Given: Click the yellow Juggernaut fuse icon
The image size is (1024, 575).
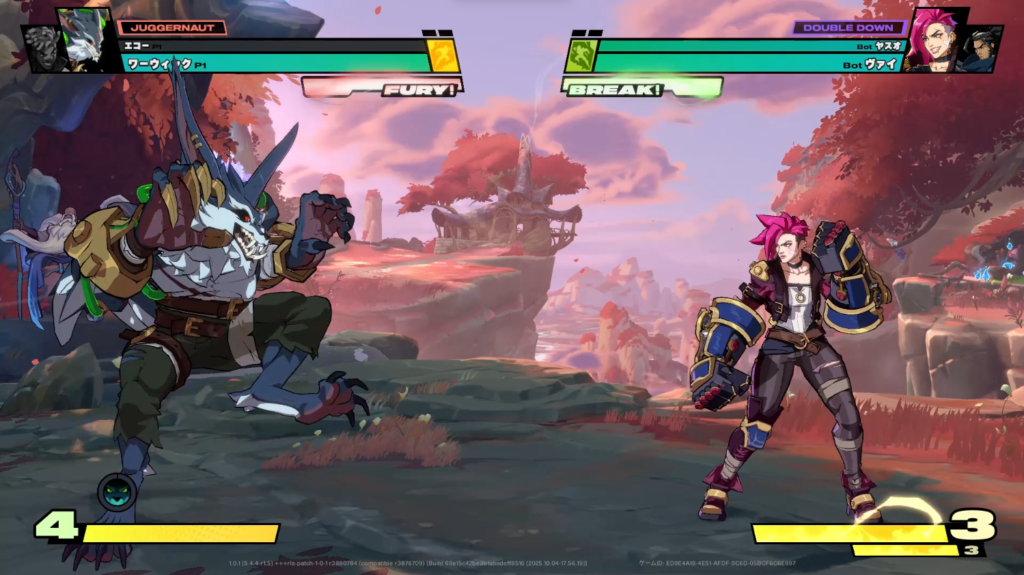Looking at the screenshot, I should (x=443, y=56).
